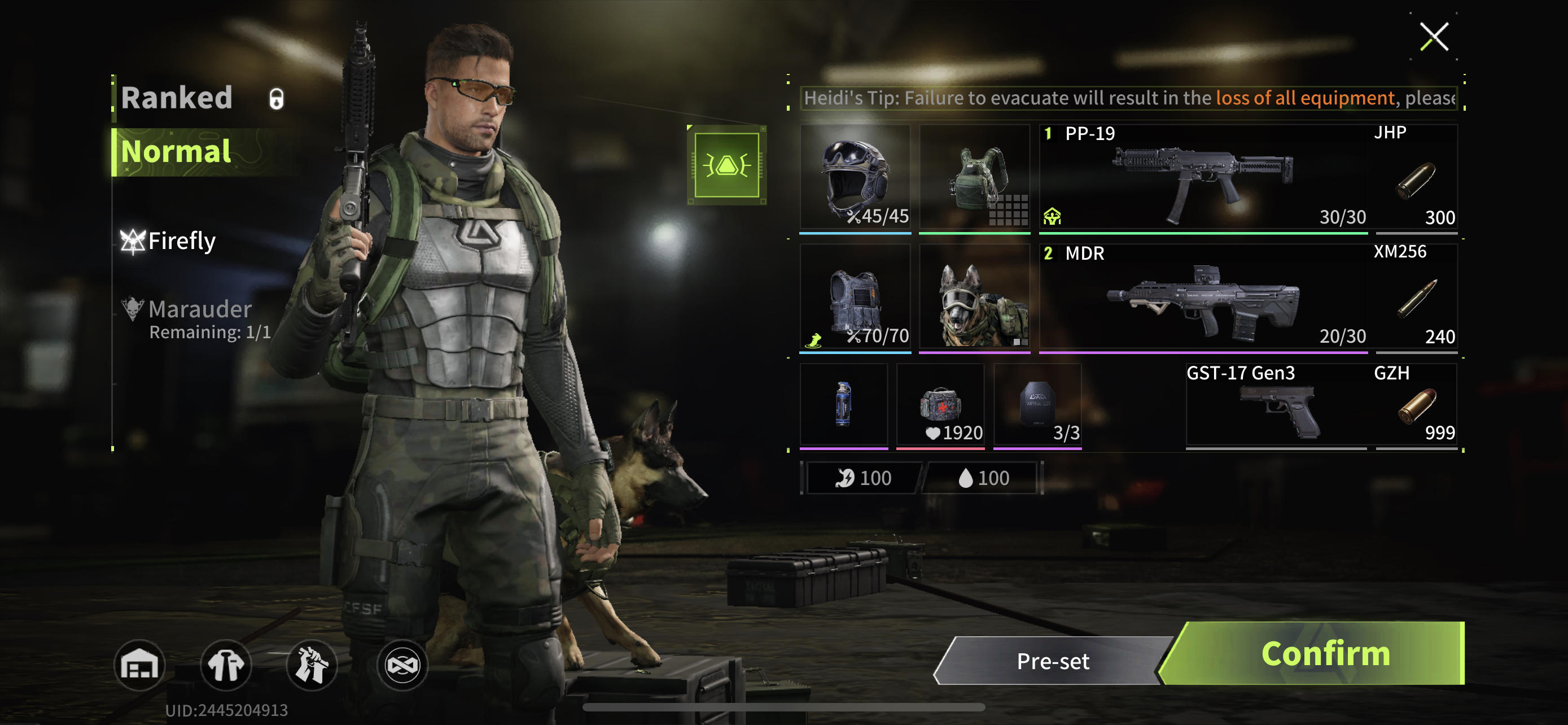Image resolution: width=1568 pixels, height=725 pixels.
Task: Open the Pre-set loadouts
Action: click(1053, 661)
